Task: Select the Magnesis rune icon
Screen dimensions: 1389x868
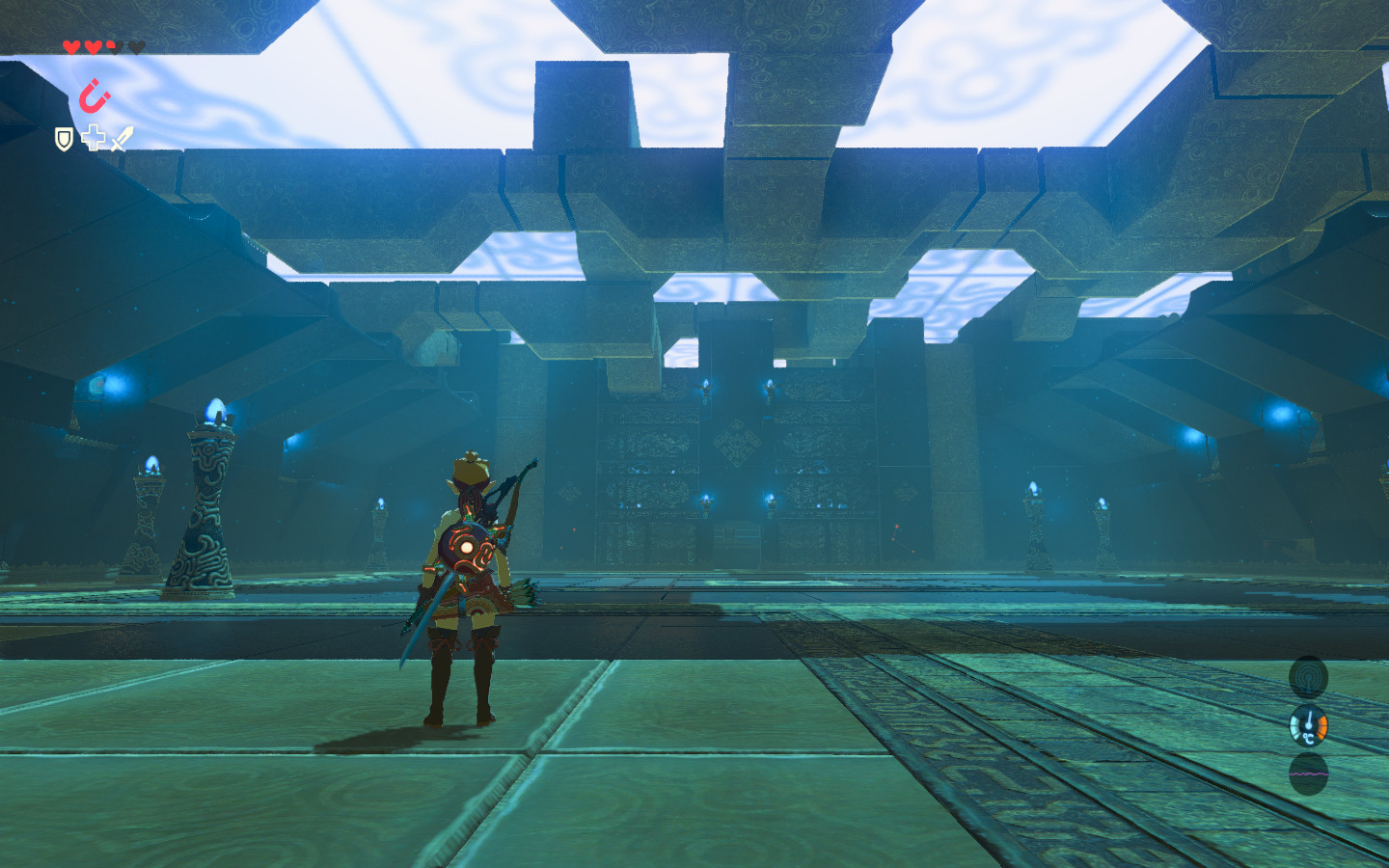Action: [x=94, y=96]
